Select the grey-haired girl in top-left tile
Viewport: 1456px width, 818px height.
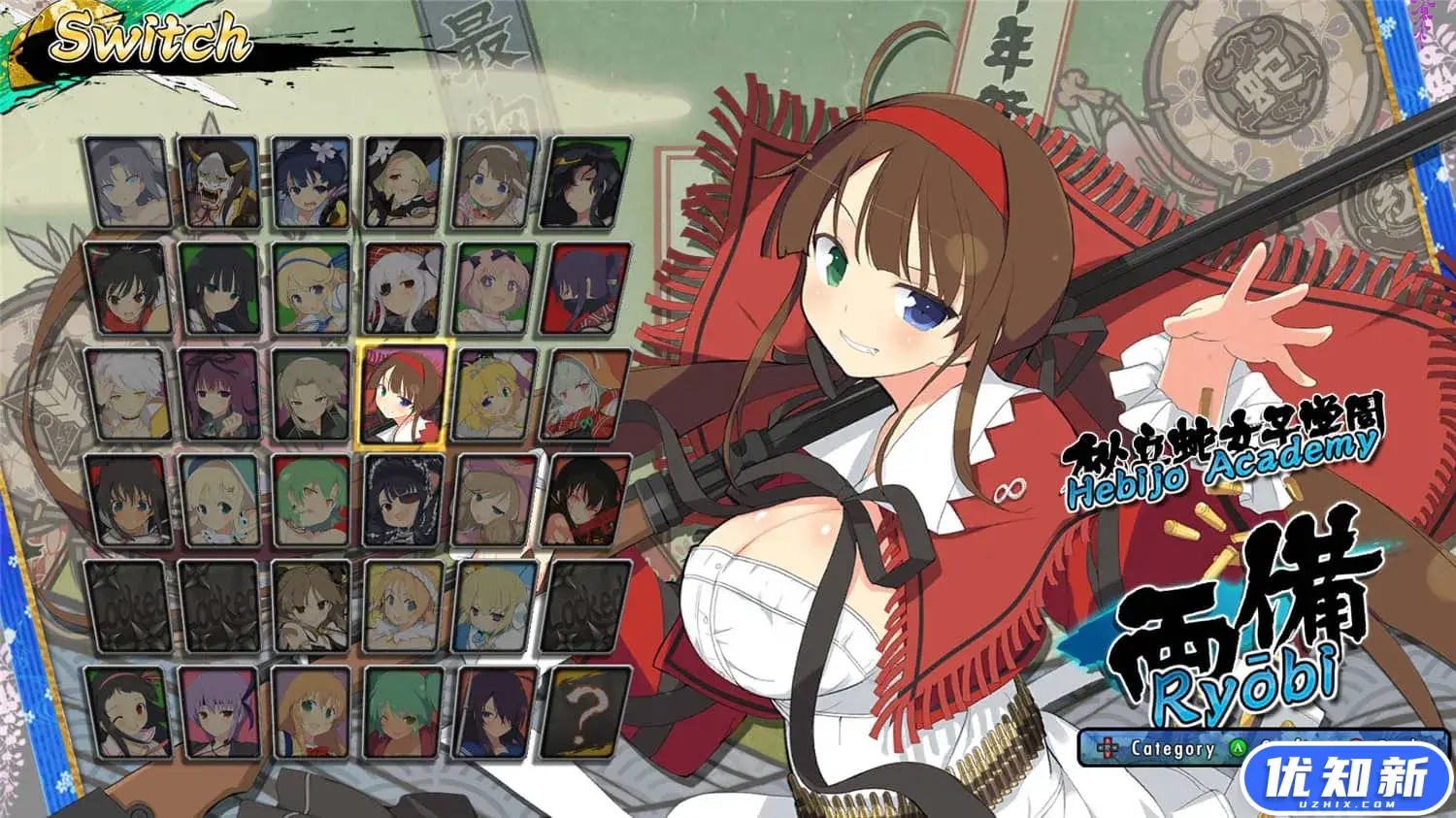point(126,182)
